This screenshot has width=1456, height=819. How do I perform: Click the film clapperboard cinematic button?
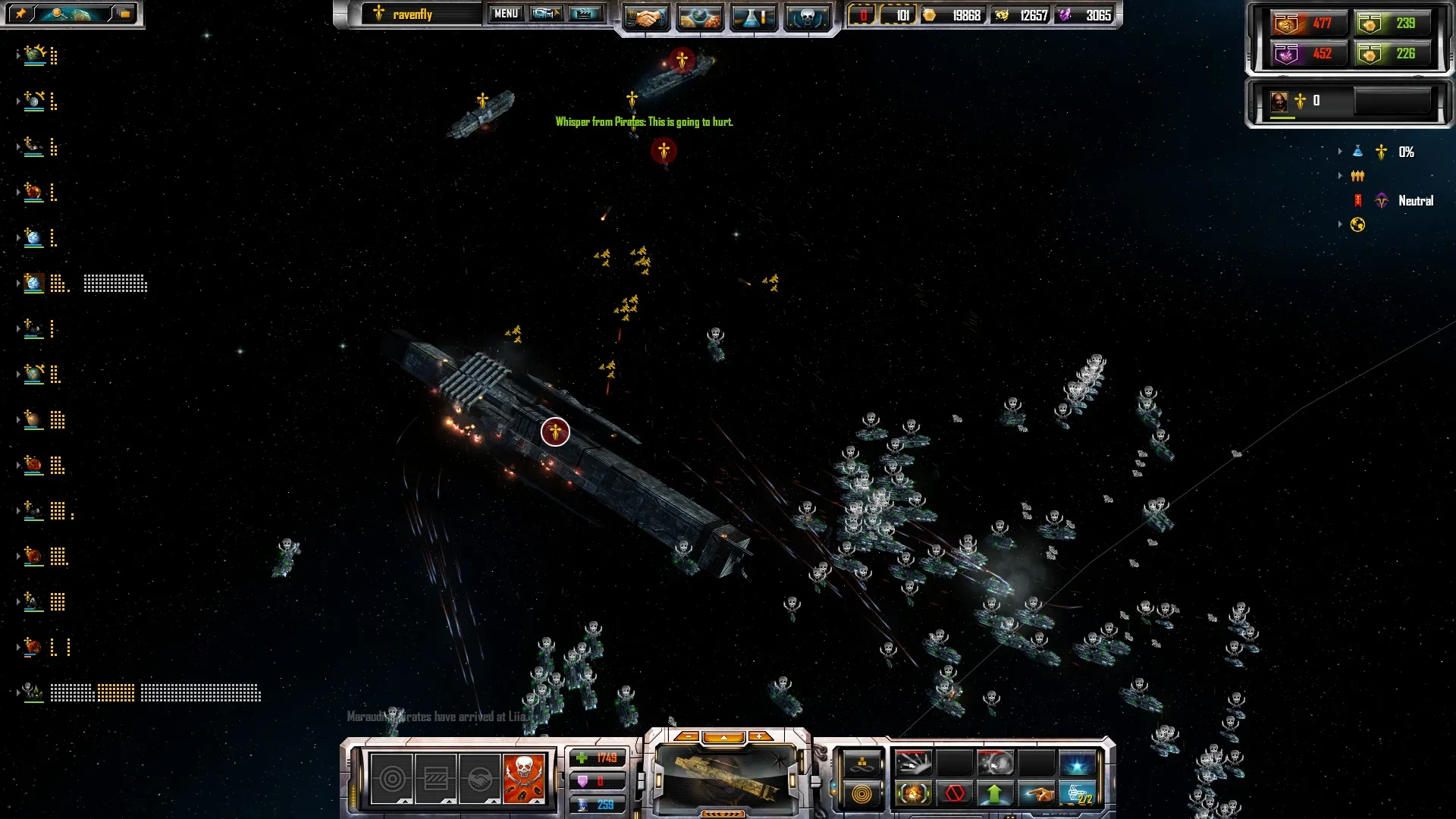585,14
